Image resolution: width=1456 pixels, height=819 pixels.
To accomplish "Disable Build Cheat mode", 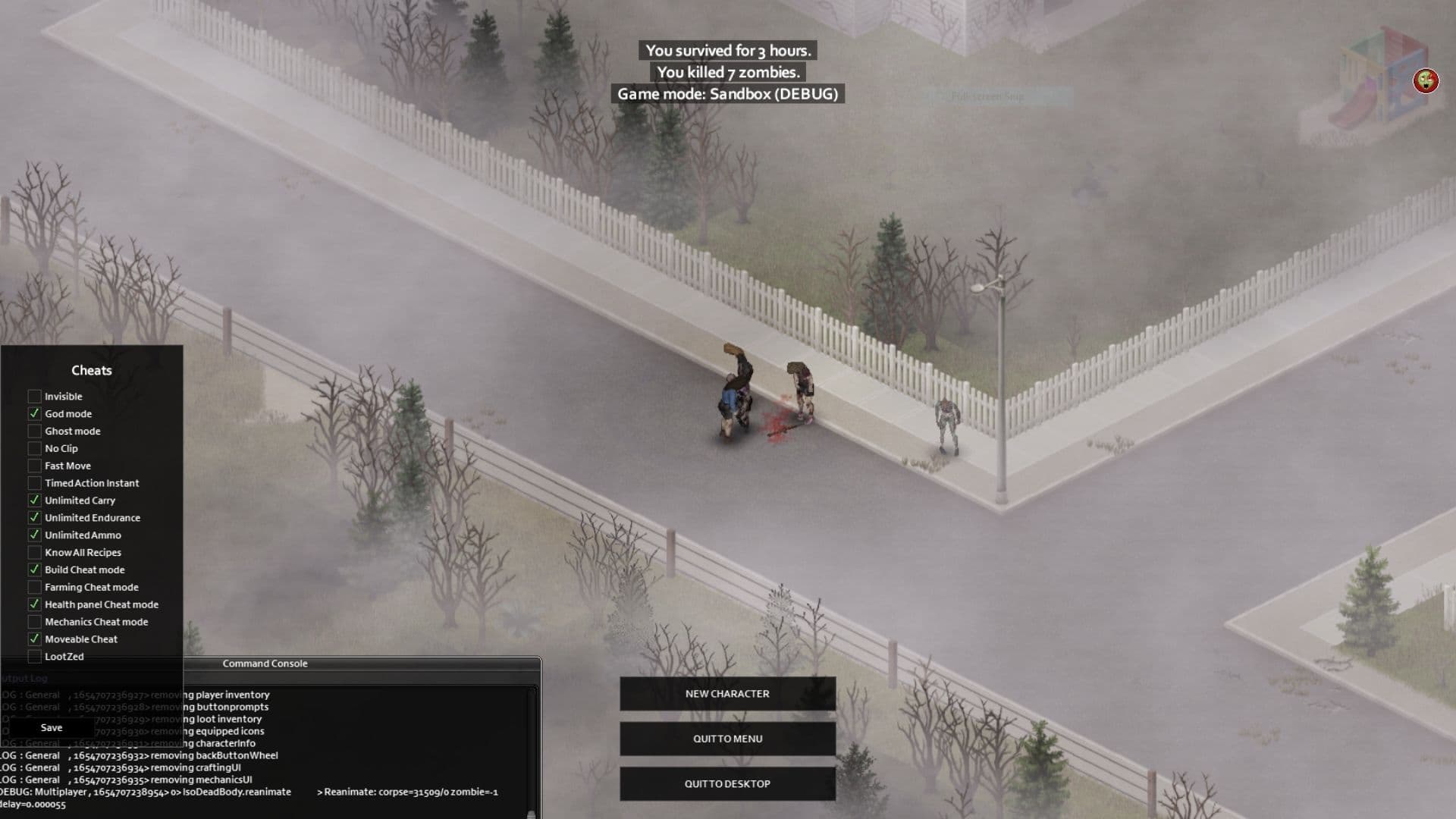I will [35, 570].
